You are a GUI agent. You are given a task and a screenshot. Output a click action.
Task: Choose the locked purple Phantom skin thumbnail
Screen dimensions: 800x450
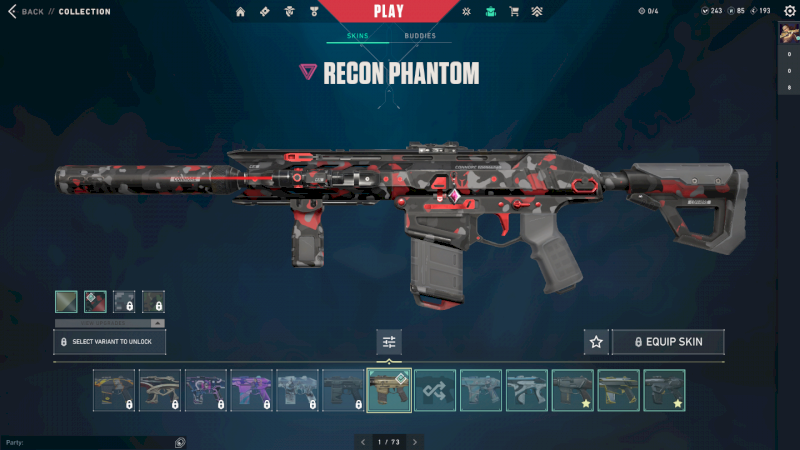pos(251,391)
